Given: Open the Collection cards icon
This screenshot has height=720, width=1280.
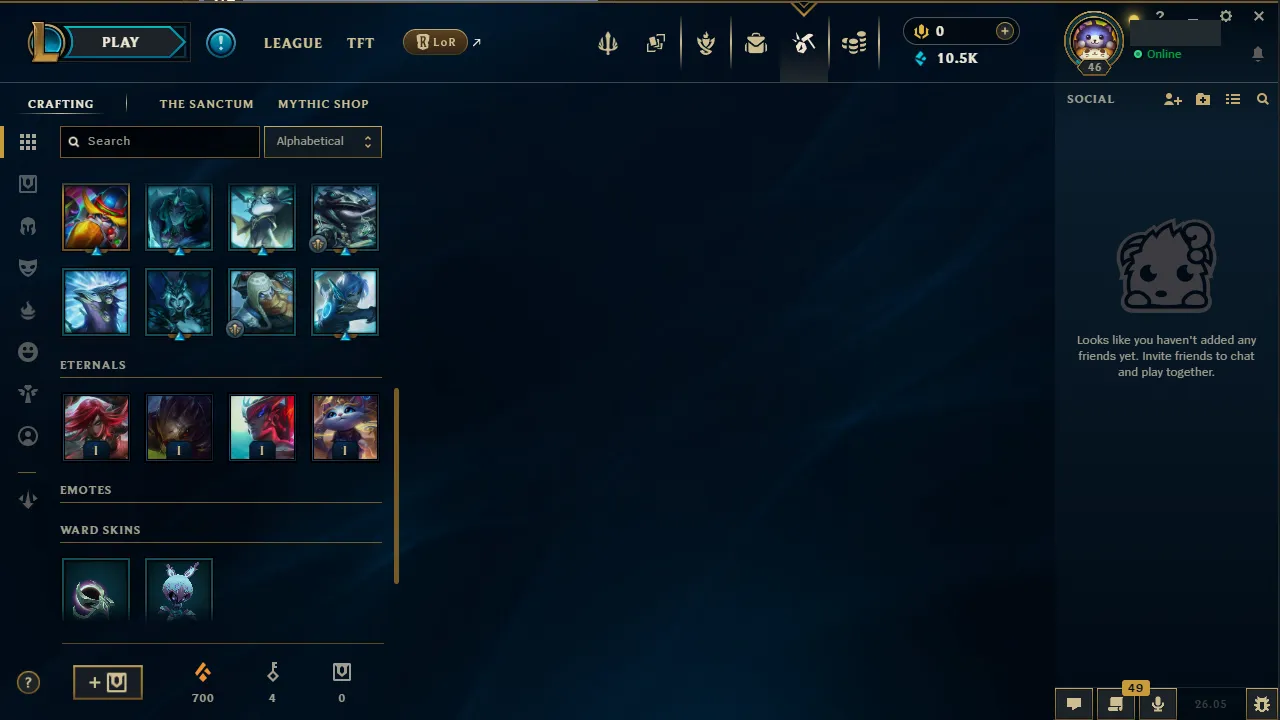Looking at the screenshot, I should (656, 43).
